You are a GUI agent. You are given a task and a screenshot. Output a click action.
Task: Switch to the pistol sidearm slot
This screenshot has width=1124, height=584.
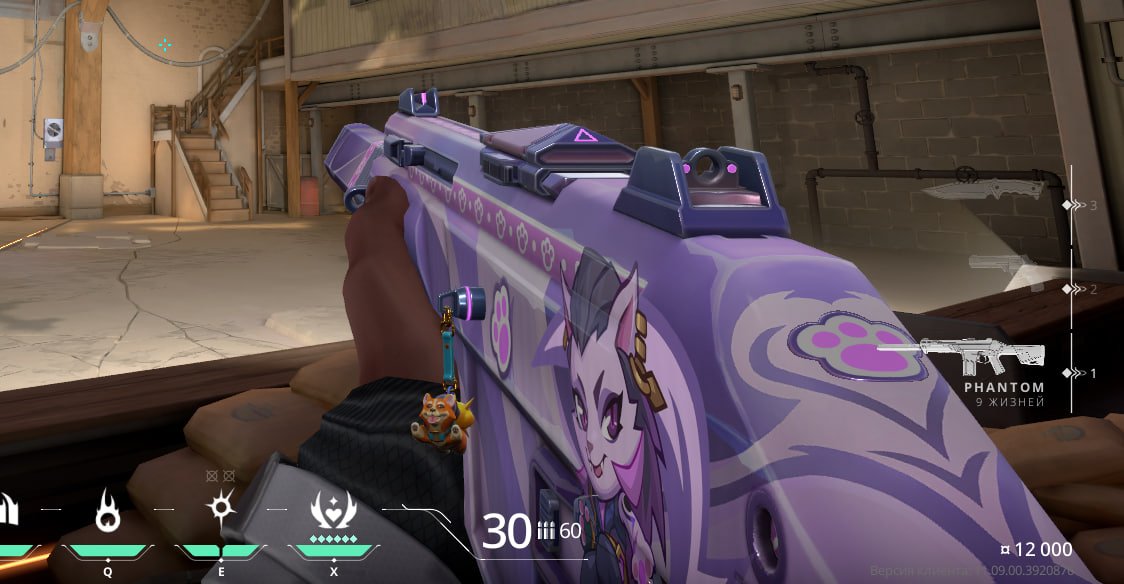click(x=1001, y=263)
